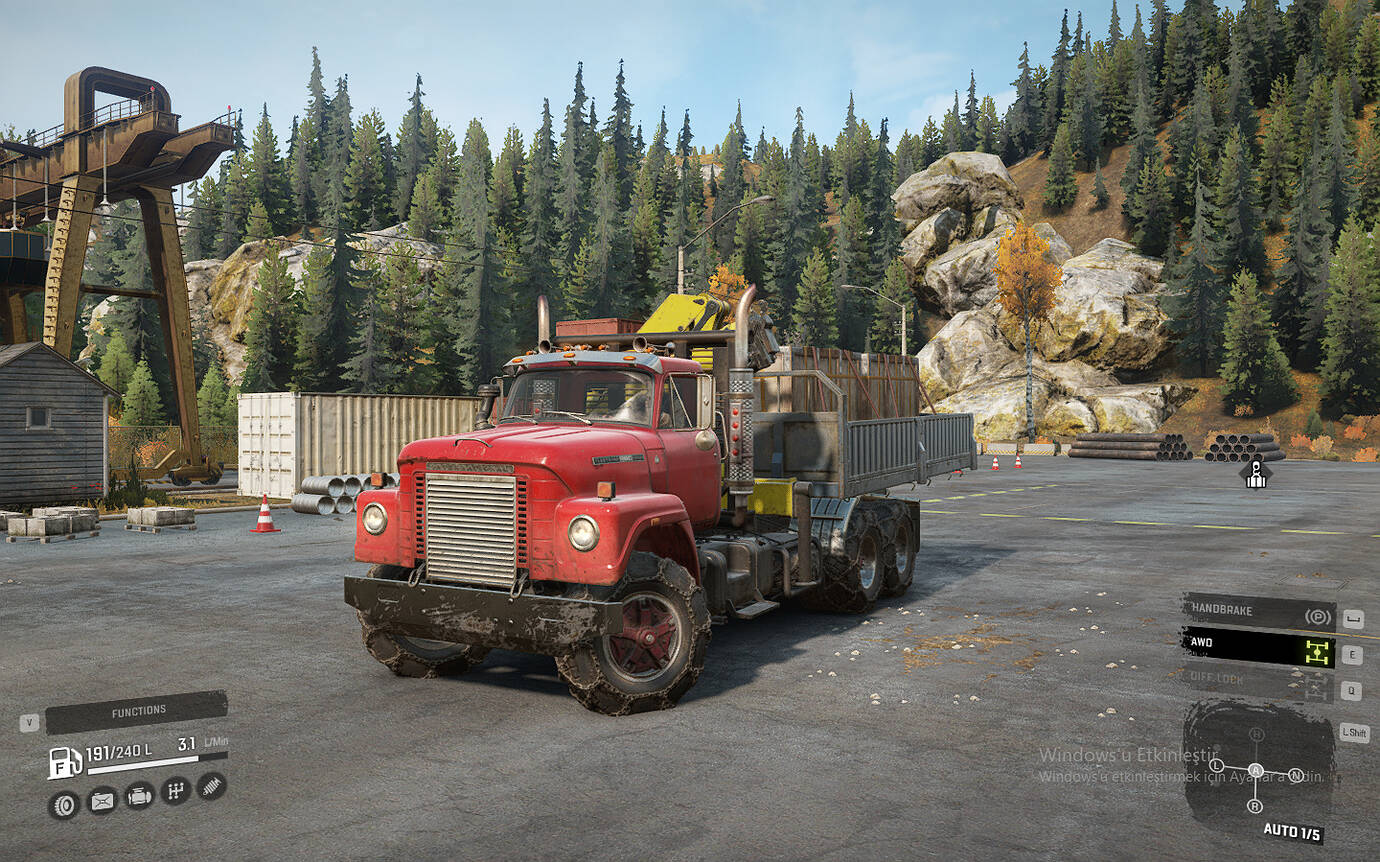Select the fuel tank damage icon
Image resolution: width=1380 pixels, height=862 pixels.
coord(102,800)
